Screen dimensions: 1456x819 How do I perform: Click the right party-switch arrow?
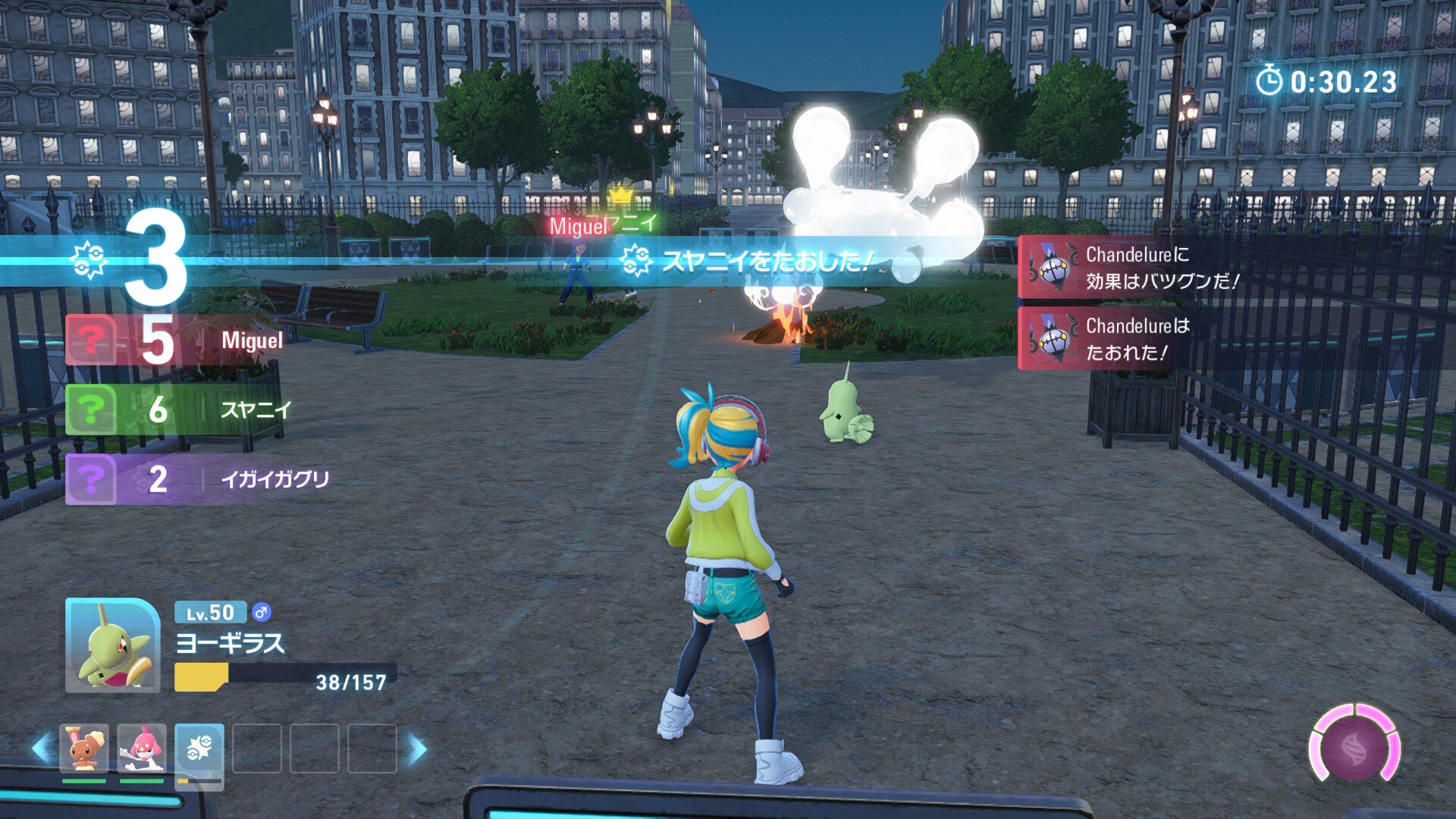click(x=417, y=748)
